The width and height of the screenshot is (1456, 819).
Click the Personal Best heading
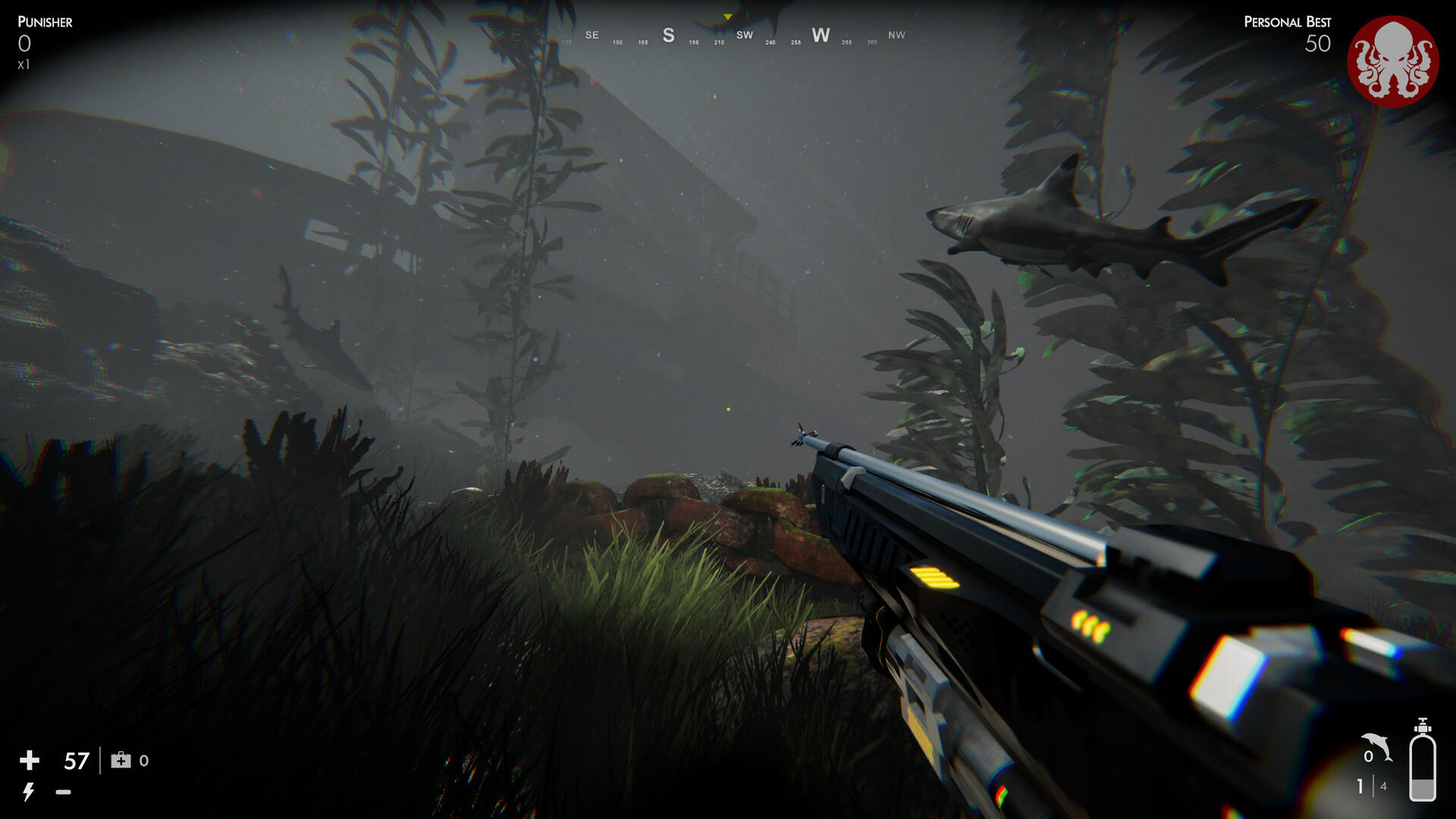(x=1286, y=22)
